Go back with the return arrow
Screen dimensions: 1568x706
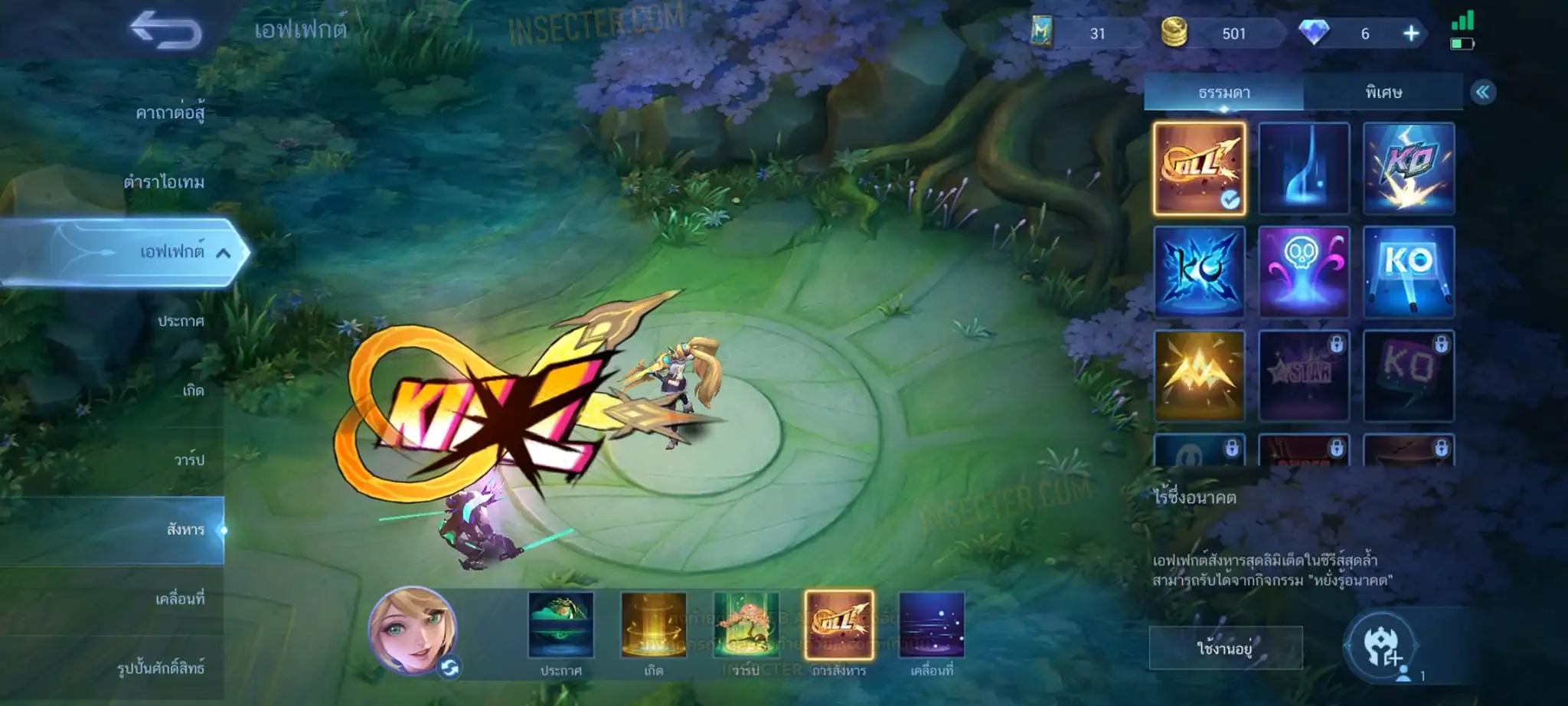(x=165, y=31)
